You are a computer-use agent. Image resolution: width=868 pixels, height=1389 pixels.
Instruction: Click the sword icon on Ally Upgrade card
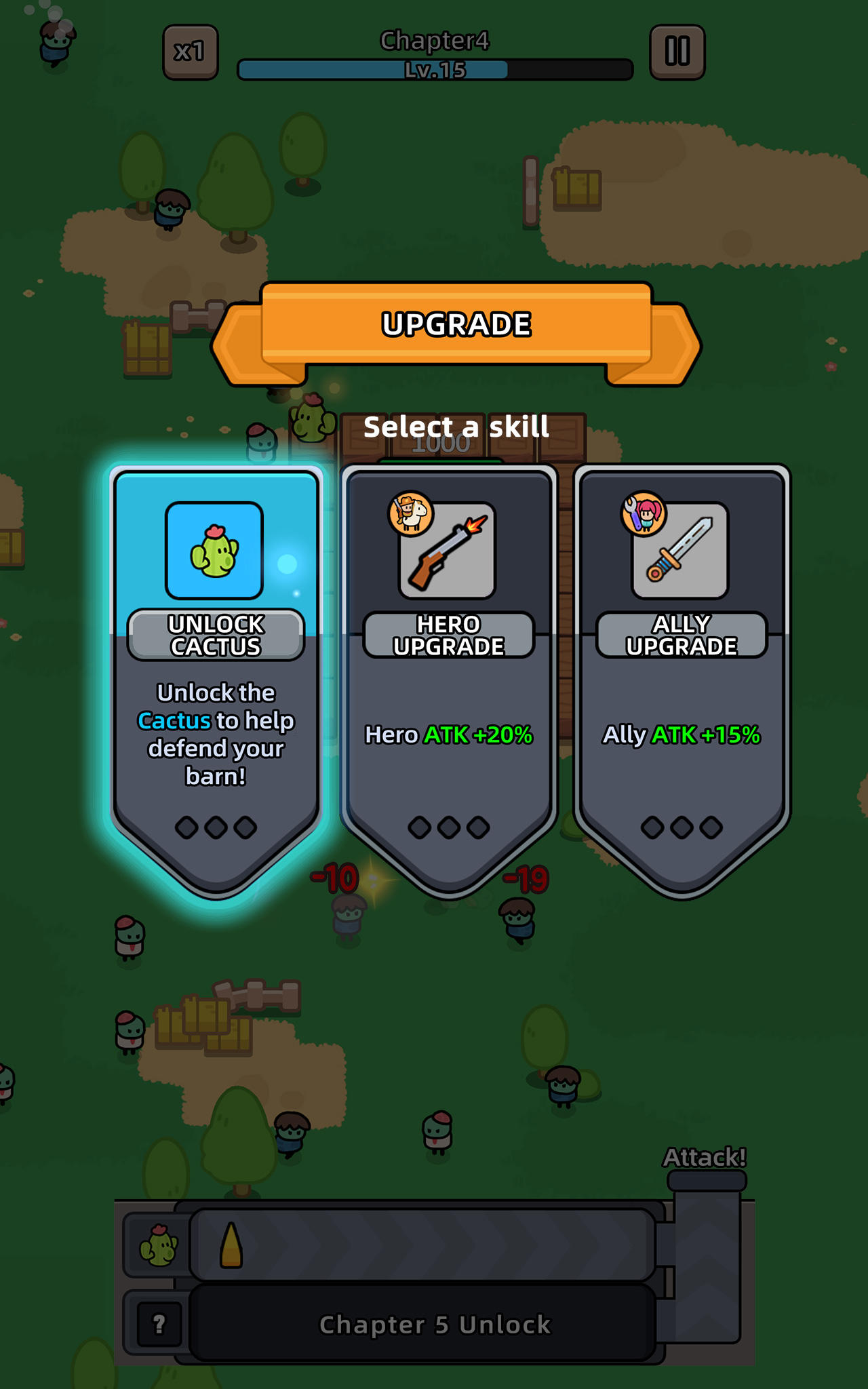click(x=682, y=551)
